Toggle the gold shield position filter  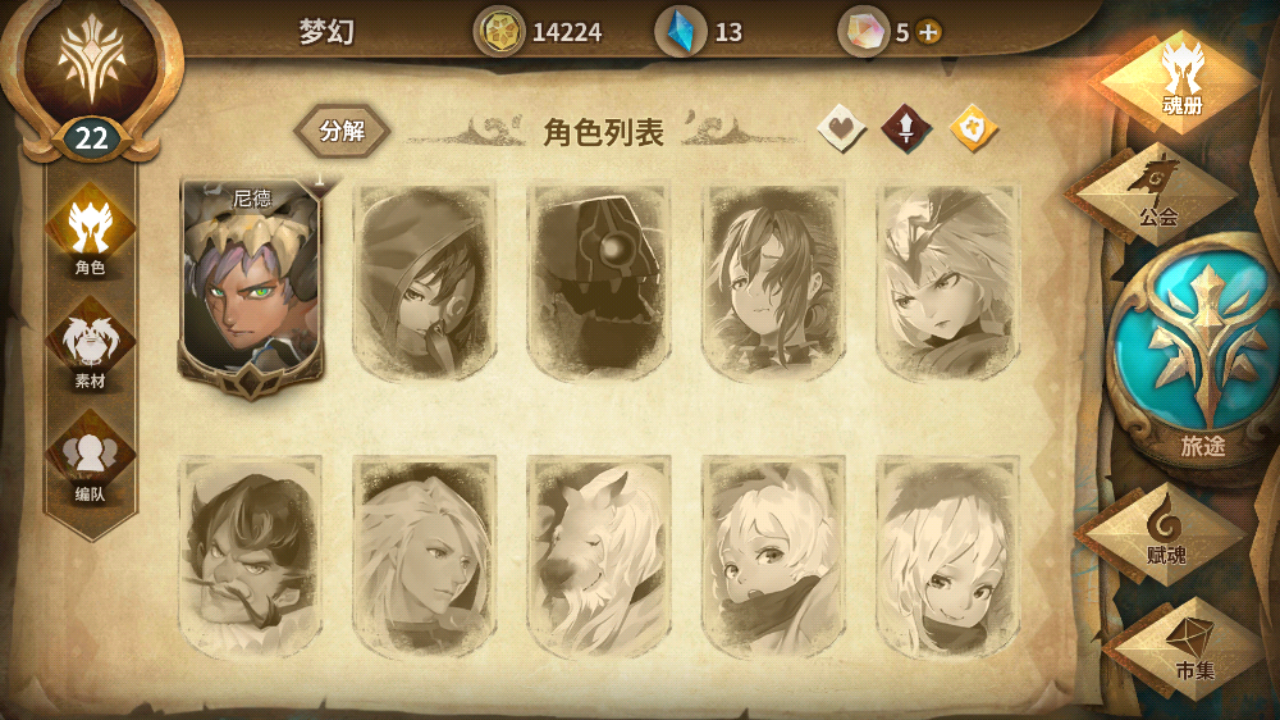click(x=970, y=130)
